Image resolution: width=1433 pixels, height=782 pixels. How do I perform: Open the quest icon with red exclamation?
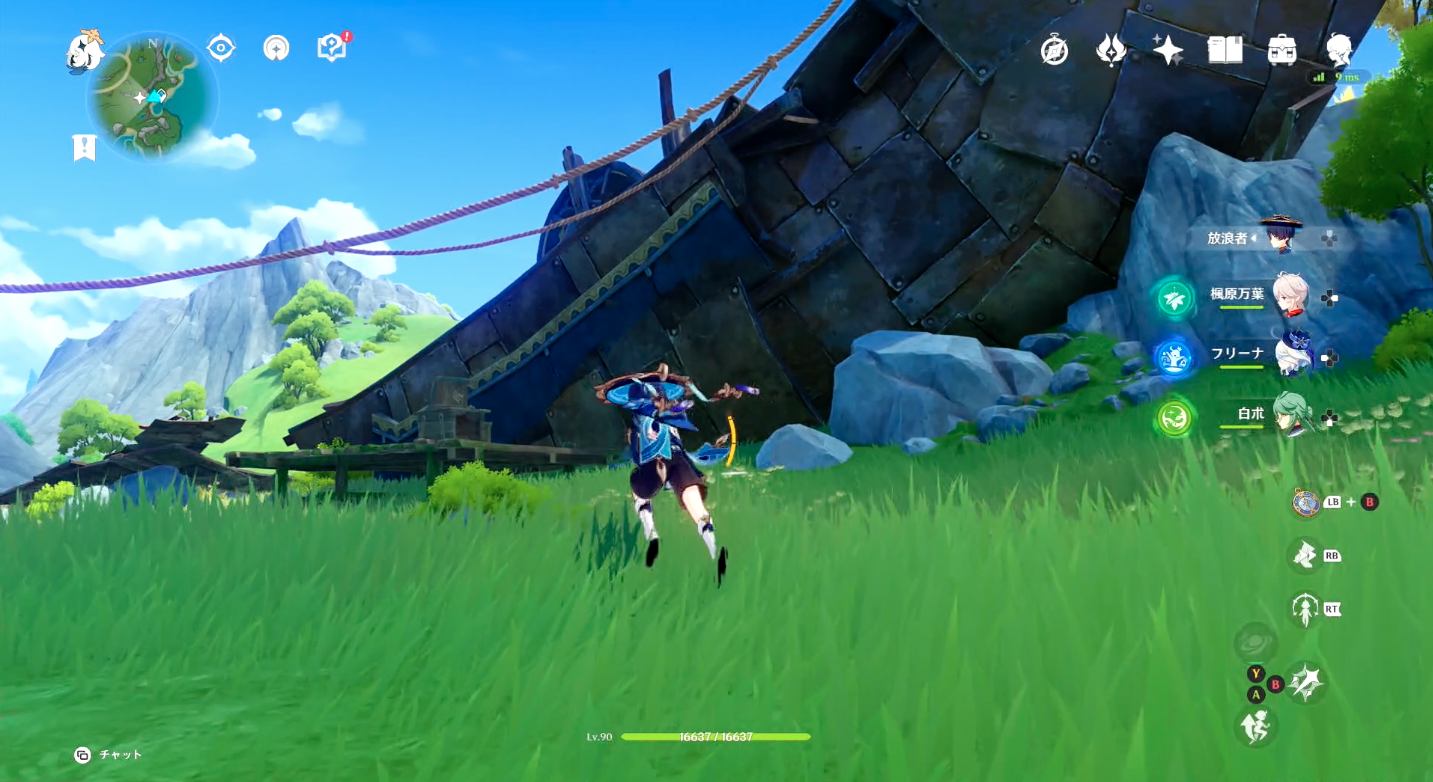coord(332,47)
